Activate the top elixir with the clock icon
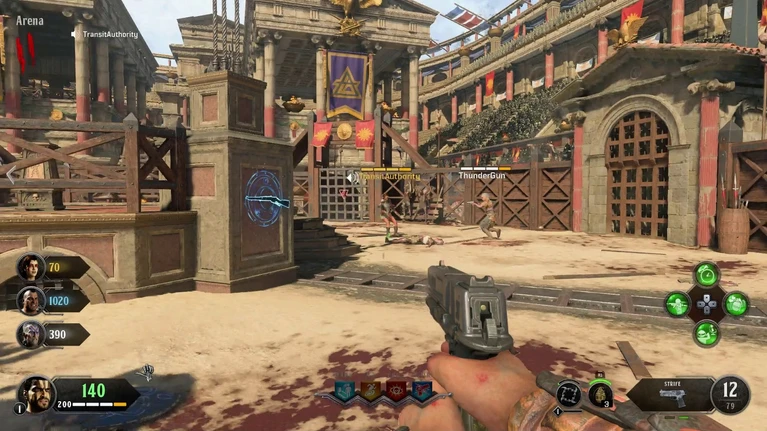The height and width of the screenshot is (431, 767). point(707,274)
